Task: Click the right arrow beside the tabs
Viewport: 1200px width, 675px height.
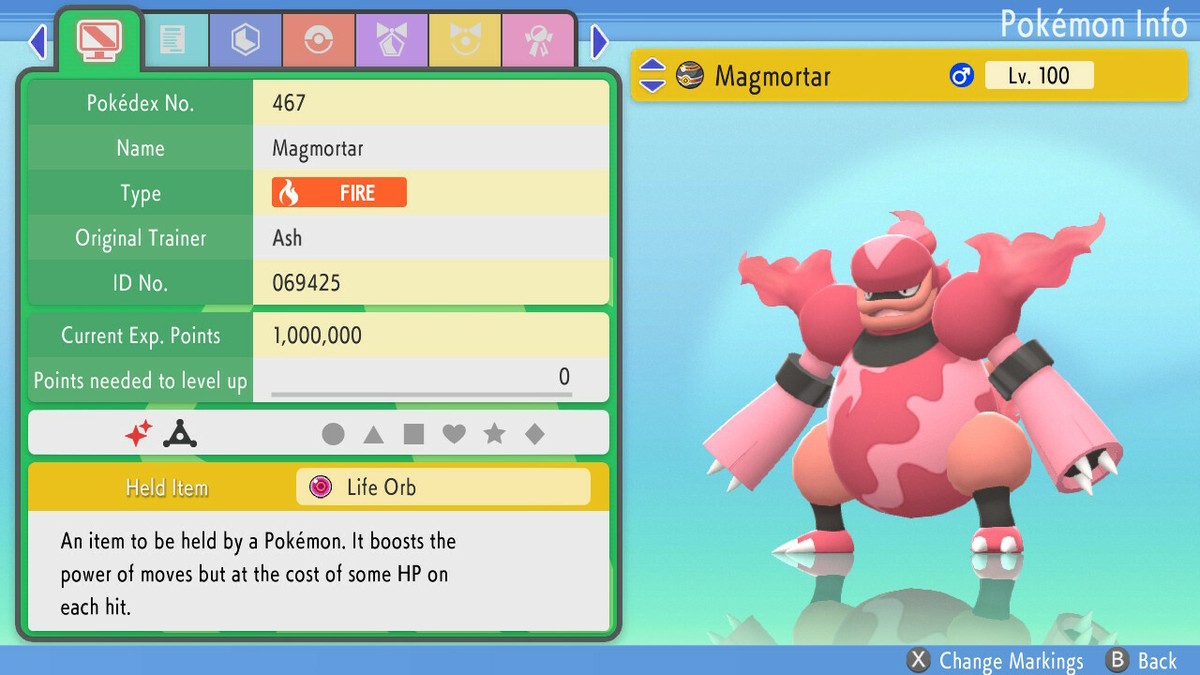Action: pos(600,41)
